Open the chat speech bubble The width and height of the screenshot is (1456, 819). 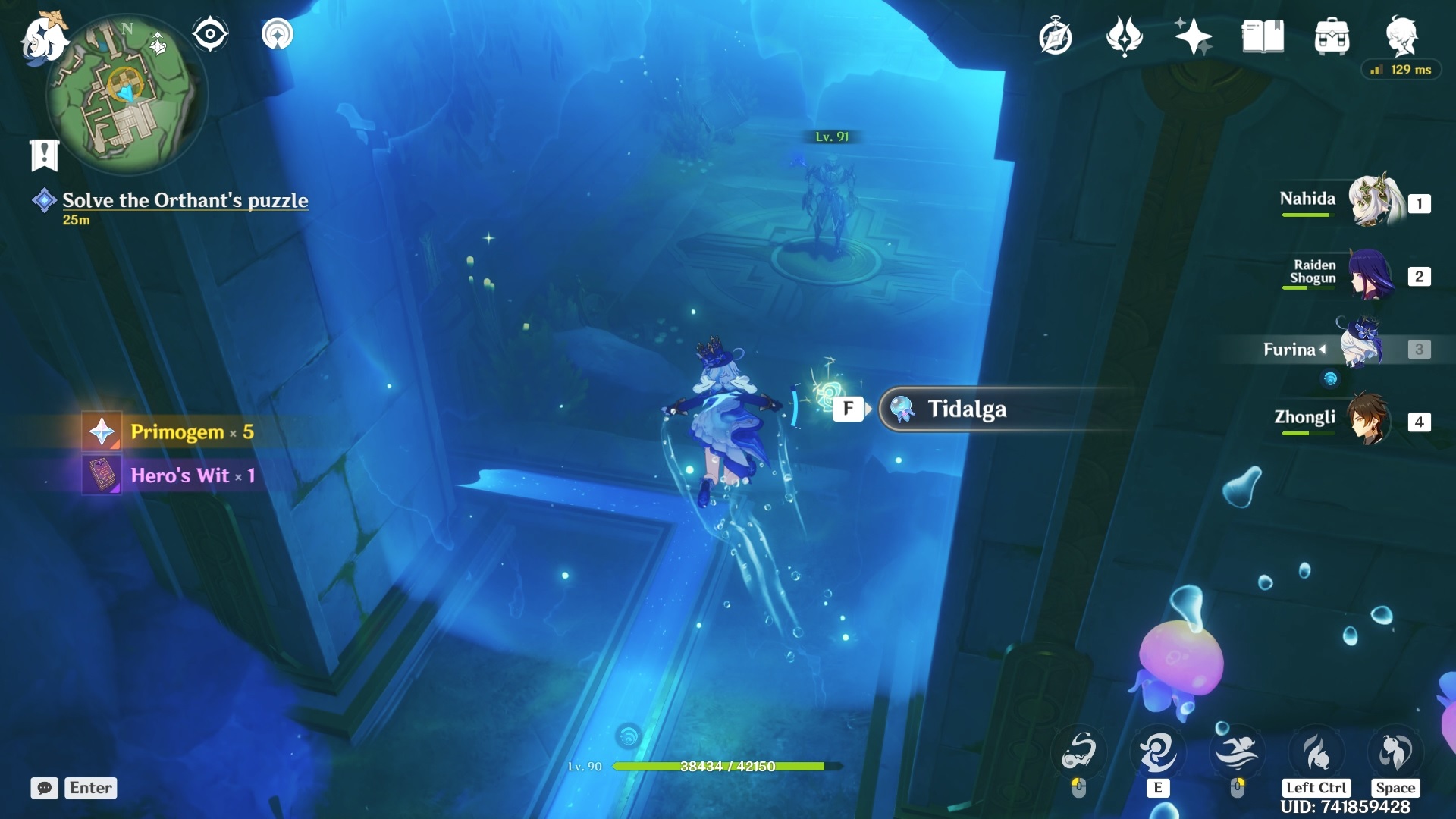point(44,788)
